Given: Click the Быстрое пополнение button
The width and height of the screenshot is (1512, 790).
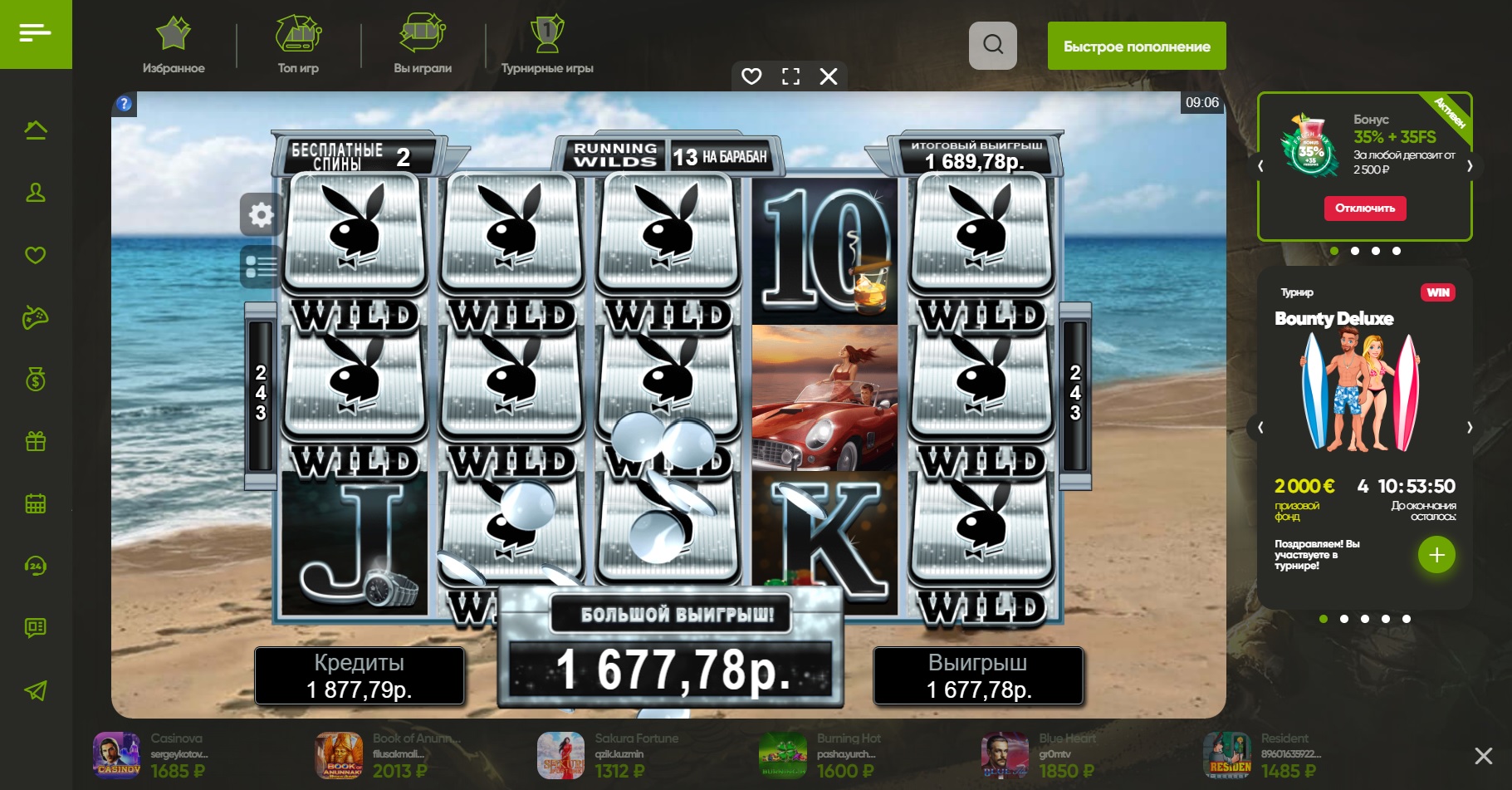Looking at the screenshot, I should point(1137,46).
